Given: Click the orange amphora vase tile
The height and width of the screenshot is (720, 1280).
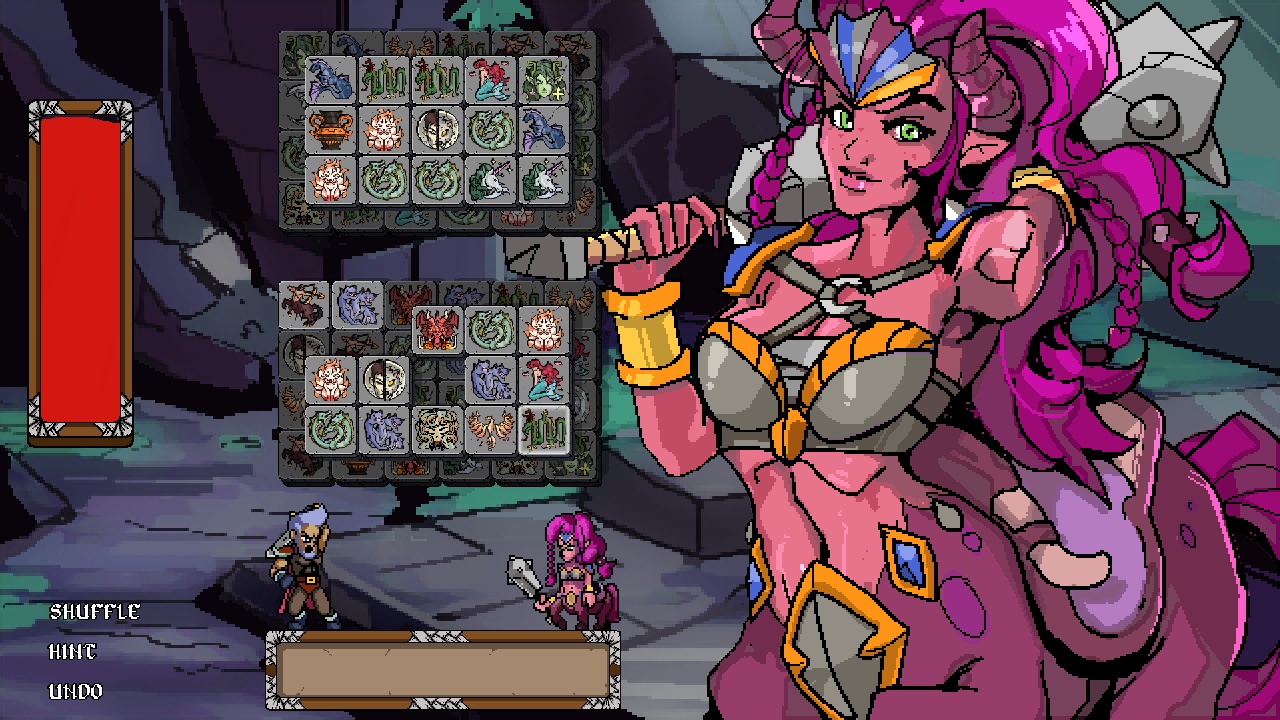Looking at the screenshot, I should click(328, 130).
